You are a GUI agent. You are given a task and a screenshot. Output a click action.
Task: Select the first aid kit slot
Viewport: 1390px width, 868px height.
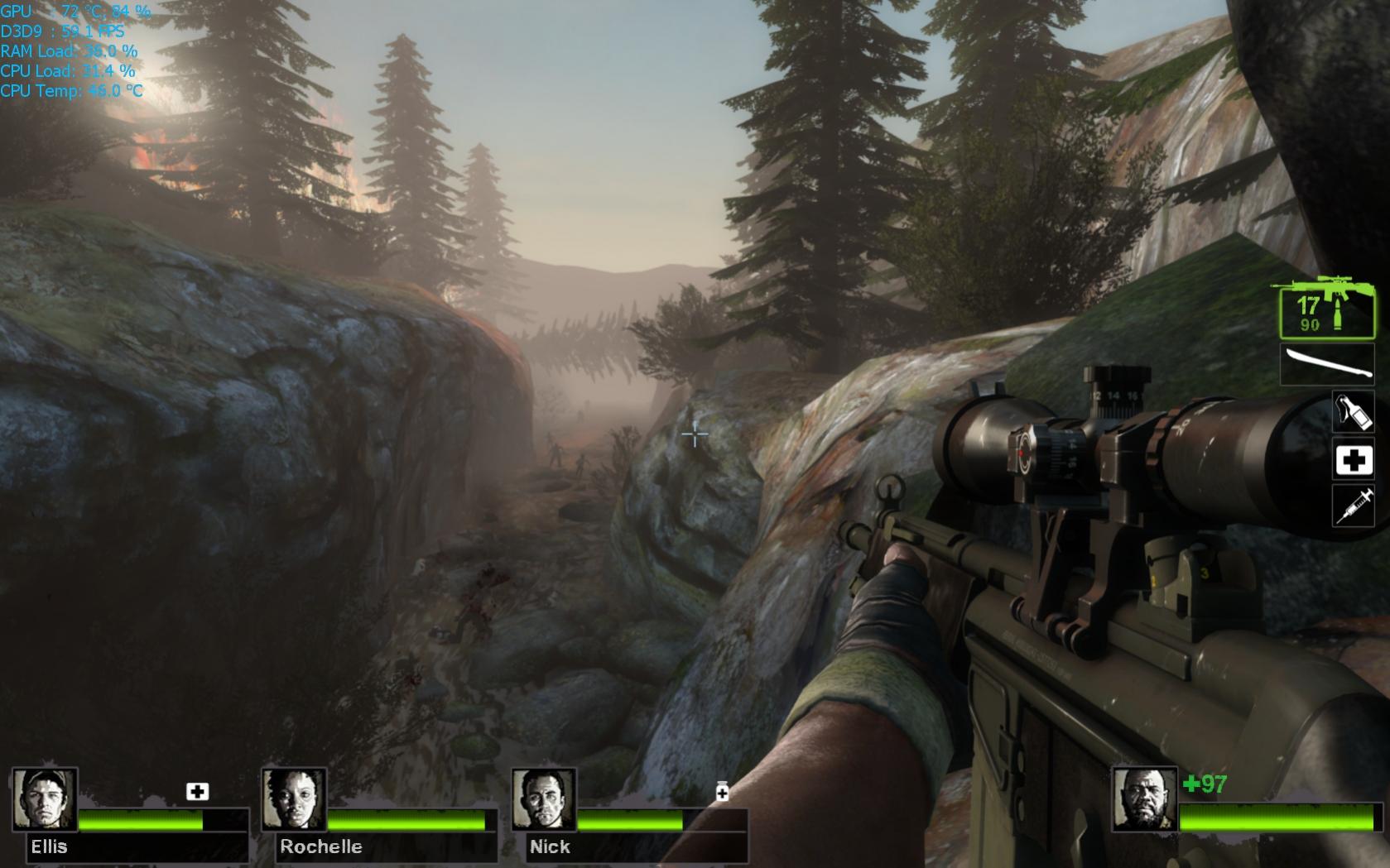1353,460
